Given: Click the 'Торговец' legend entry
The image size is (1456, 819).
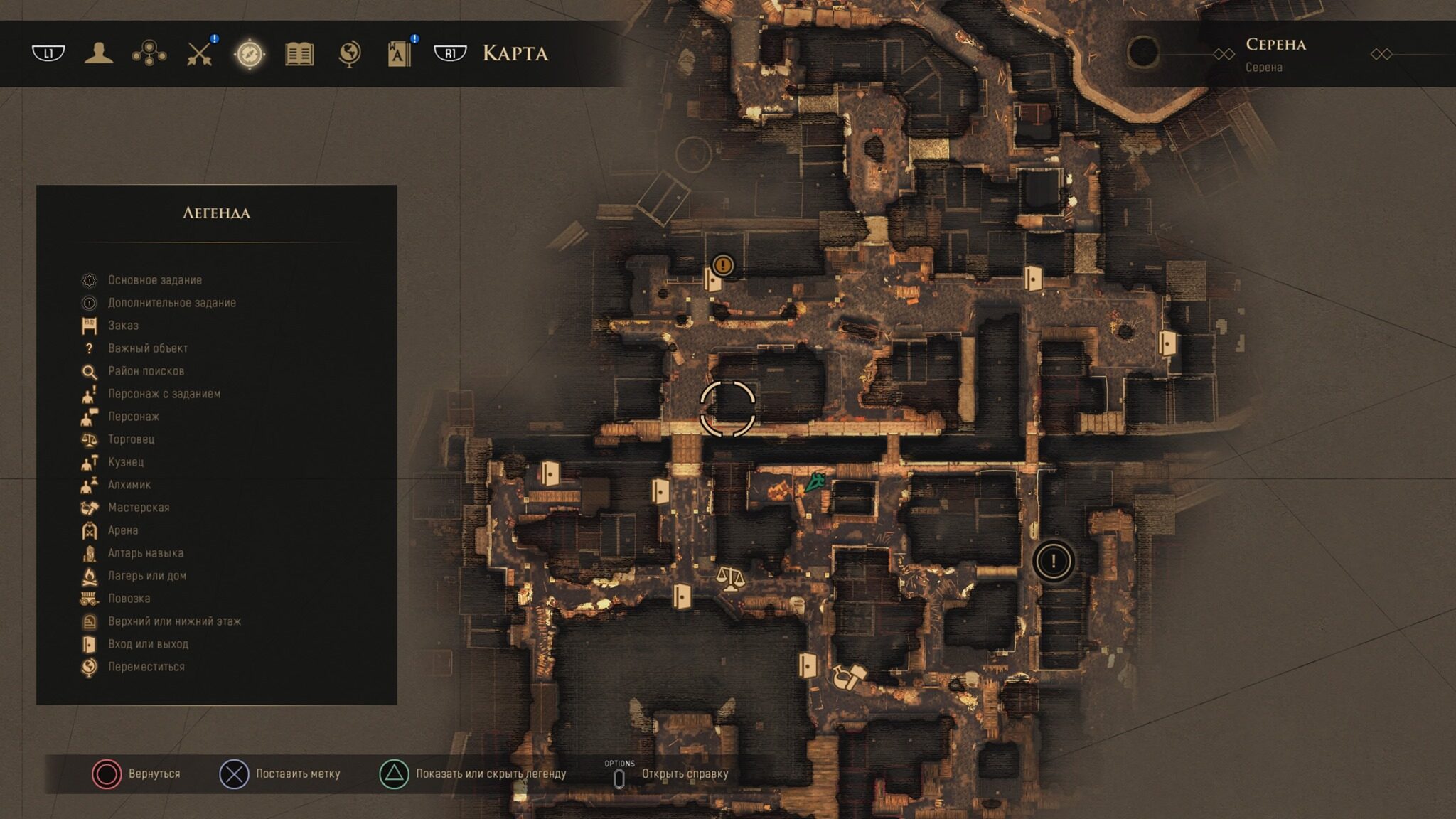Looking at the screenshot, I should coord(131,439).
